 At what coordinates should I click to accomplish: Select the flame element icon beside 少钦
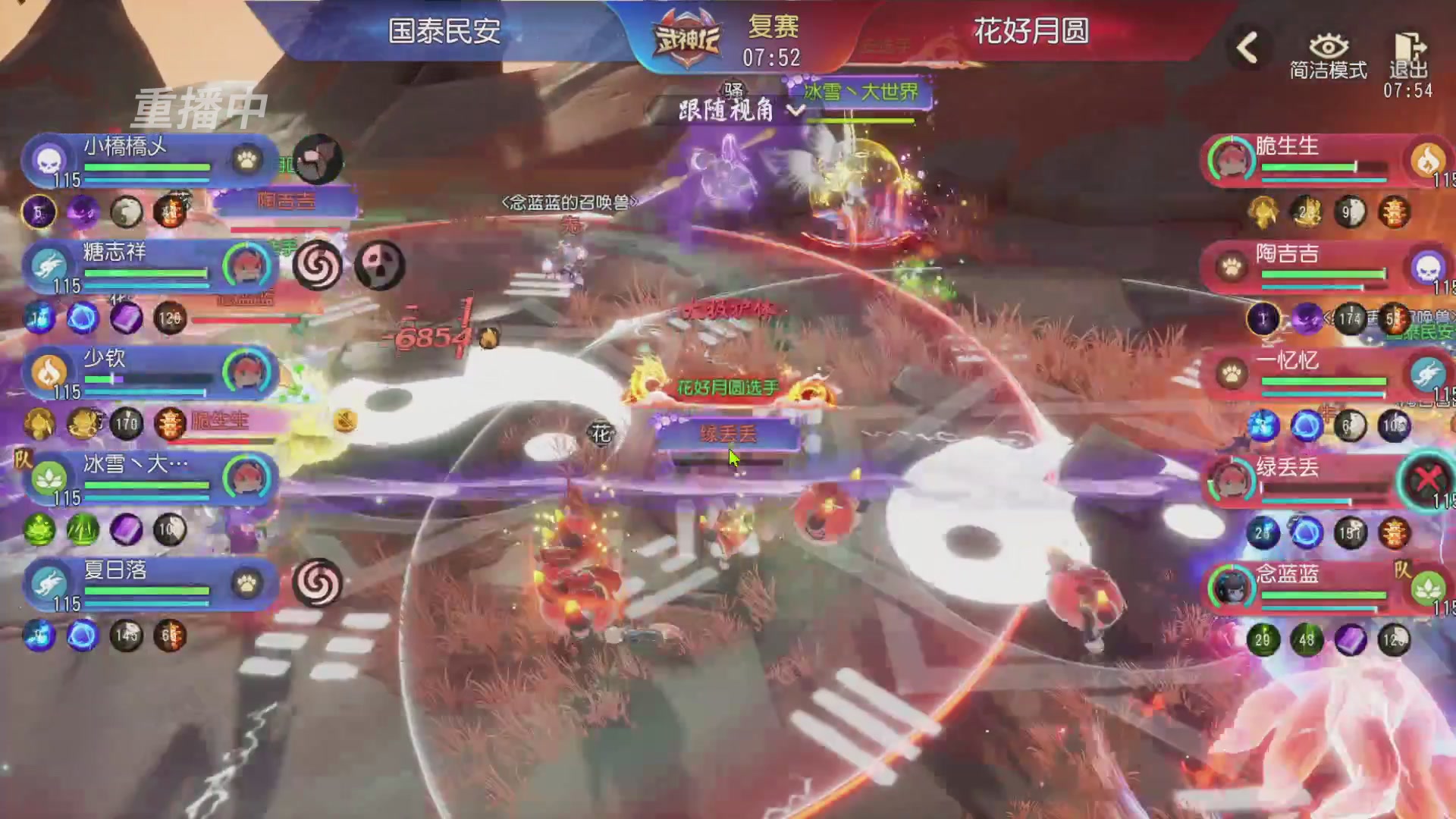click(49, 372)
